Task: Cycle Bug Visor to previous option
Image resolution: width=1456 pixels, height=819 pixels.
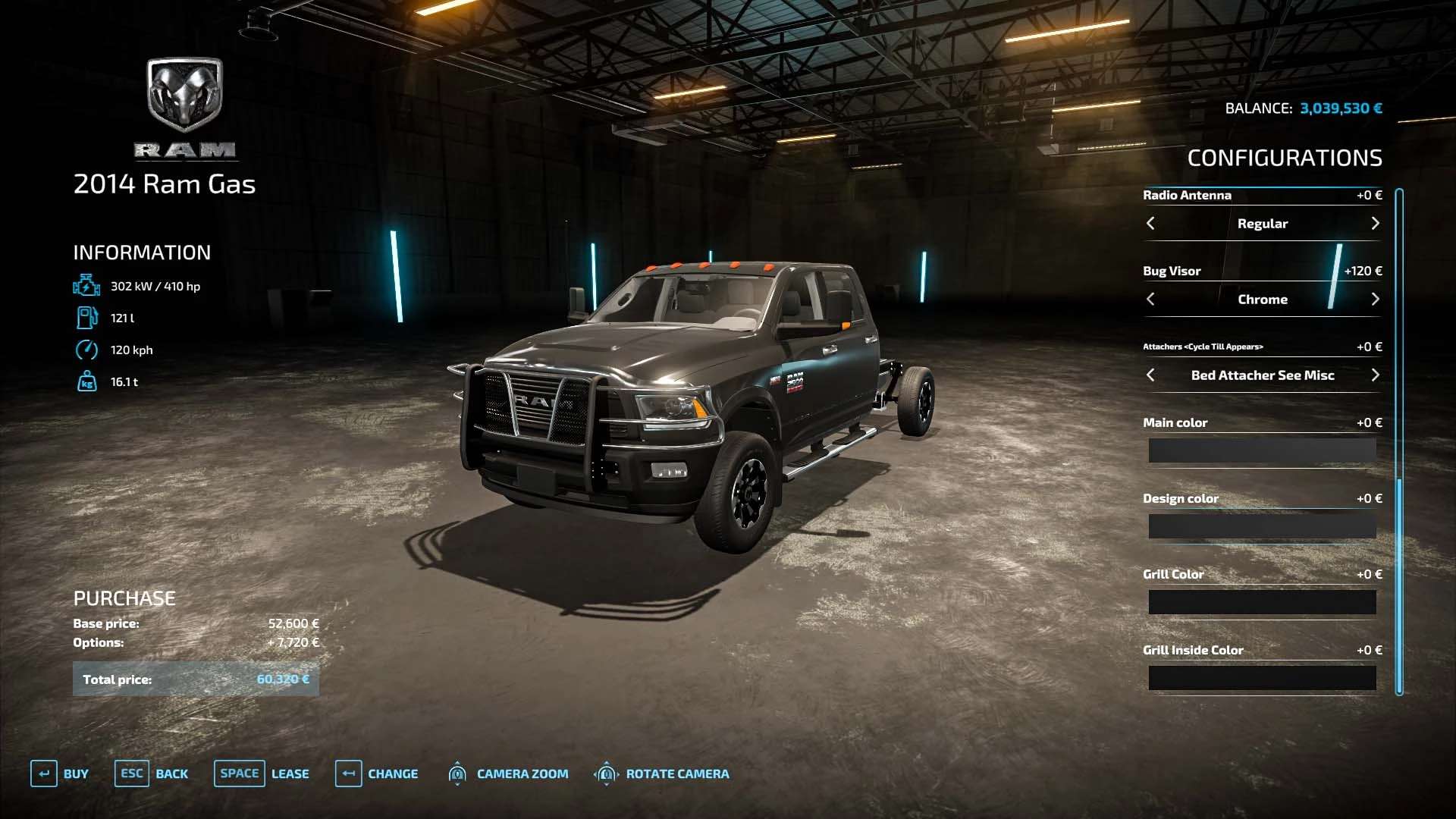Action: pos(1150,300)
